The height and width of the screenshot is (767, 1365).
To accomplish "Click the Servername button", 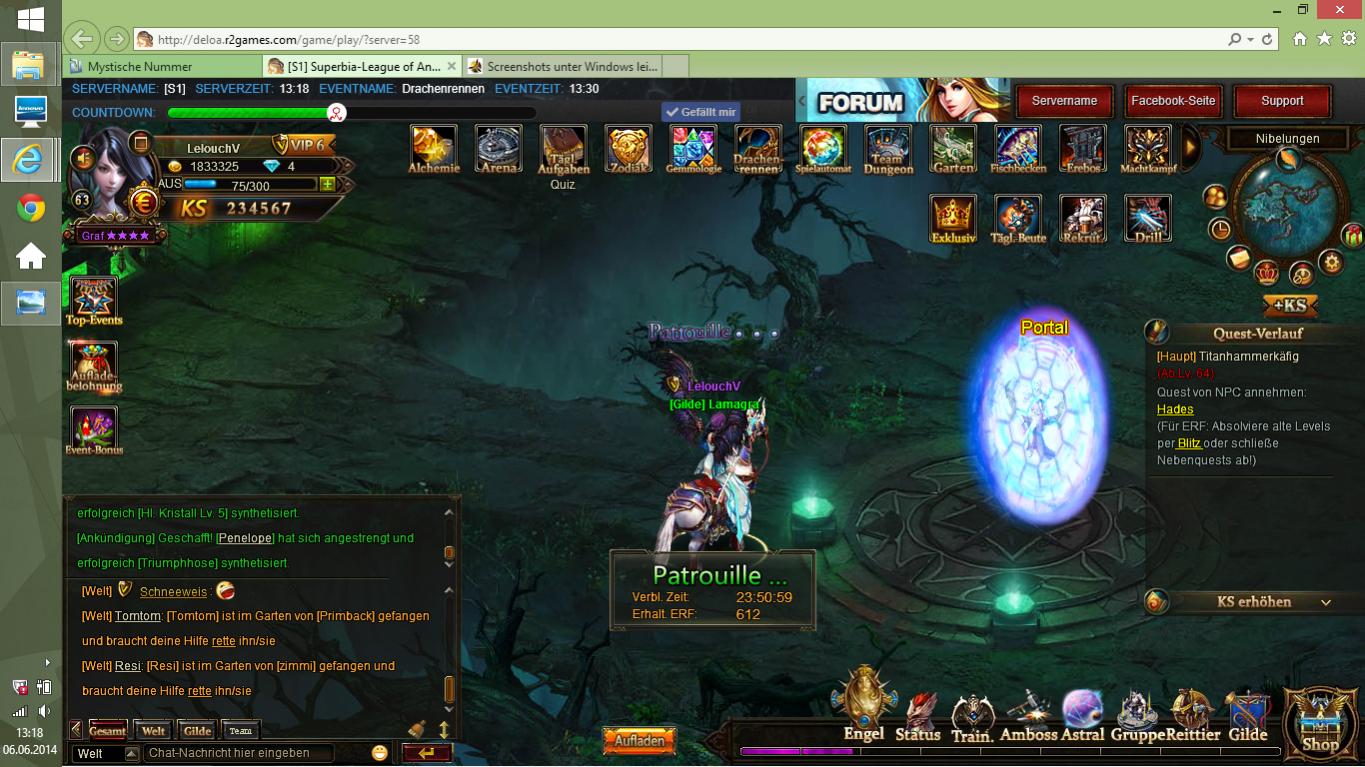I will pyautogui.click(x=1064, y=101).
